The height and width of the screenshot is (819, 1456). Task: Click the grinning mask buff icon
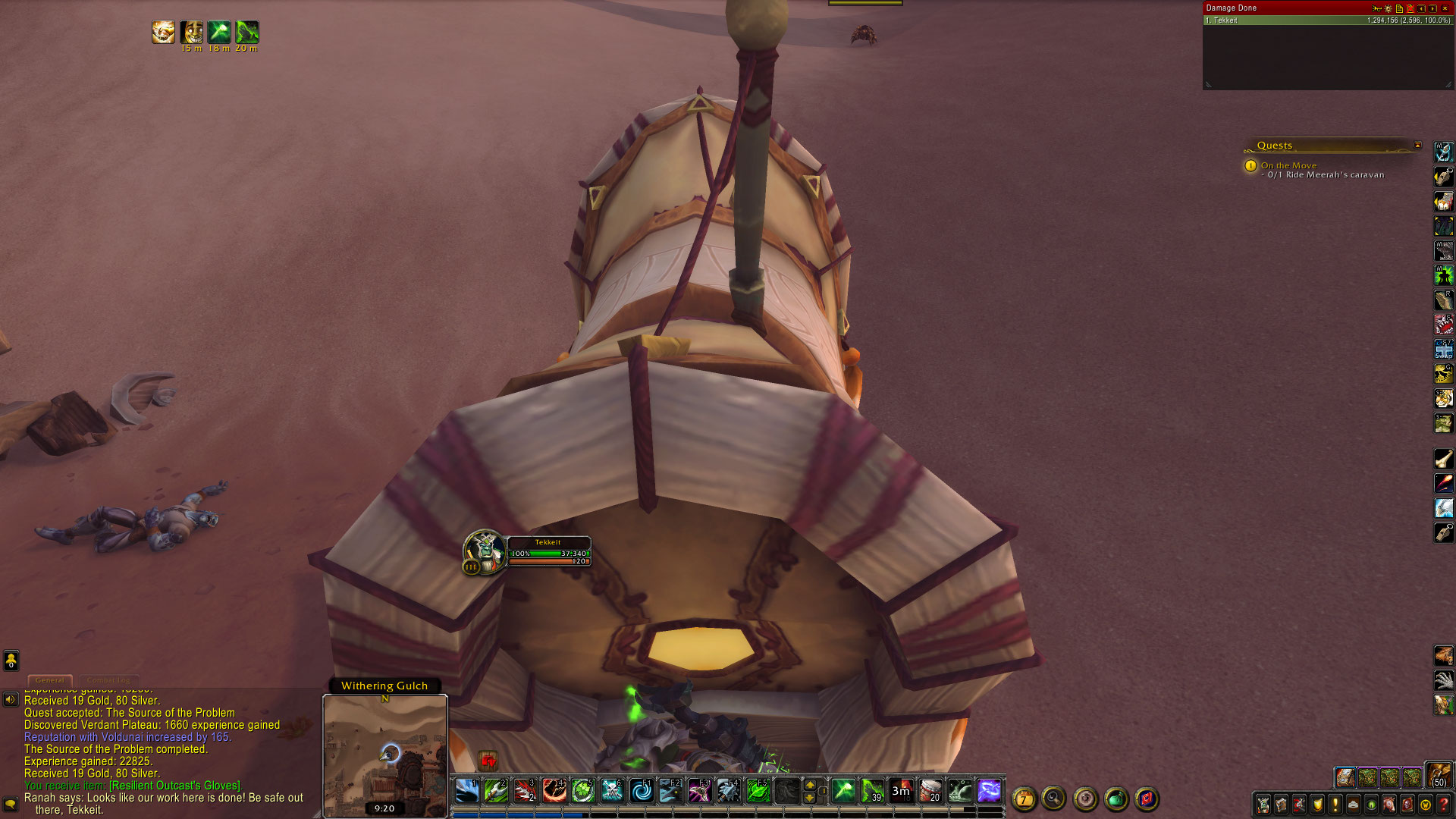coord(192,32)
